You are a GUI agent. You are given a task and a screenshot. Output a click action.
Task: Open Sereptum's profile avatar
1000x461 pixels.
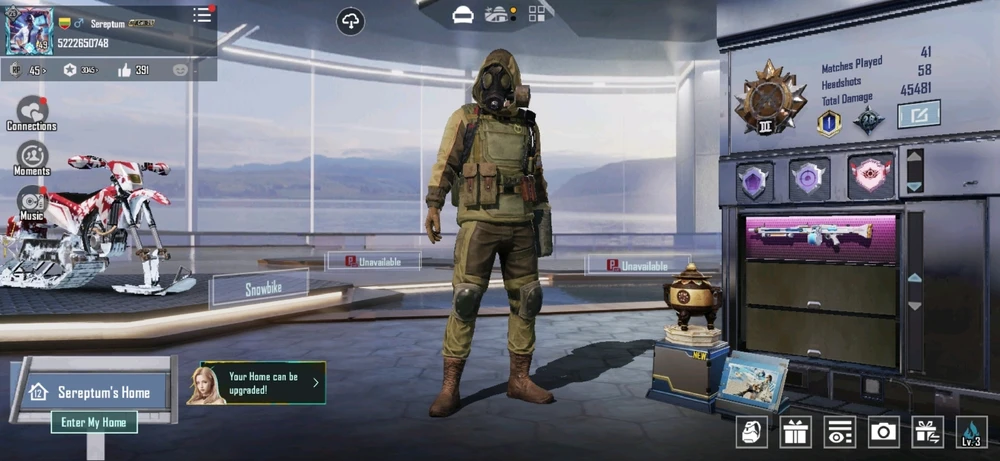click(x=29, y=31)
